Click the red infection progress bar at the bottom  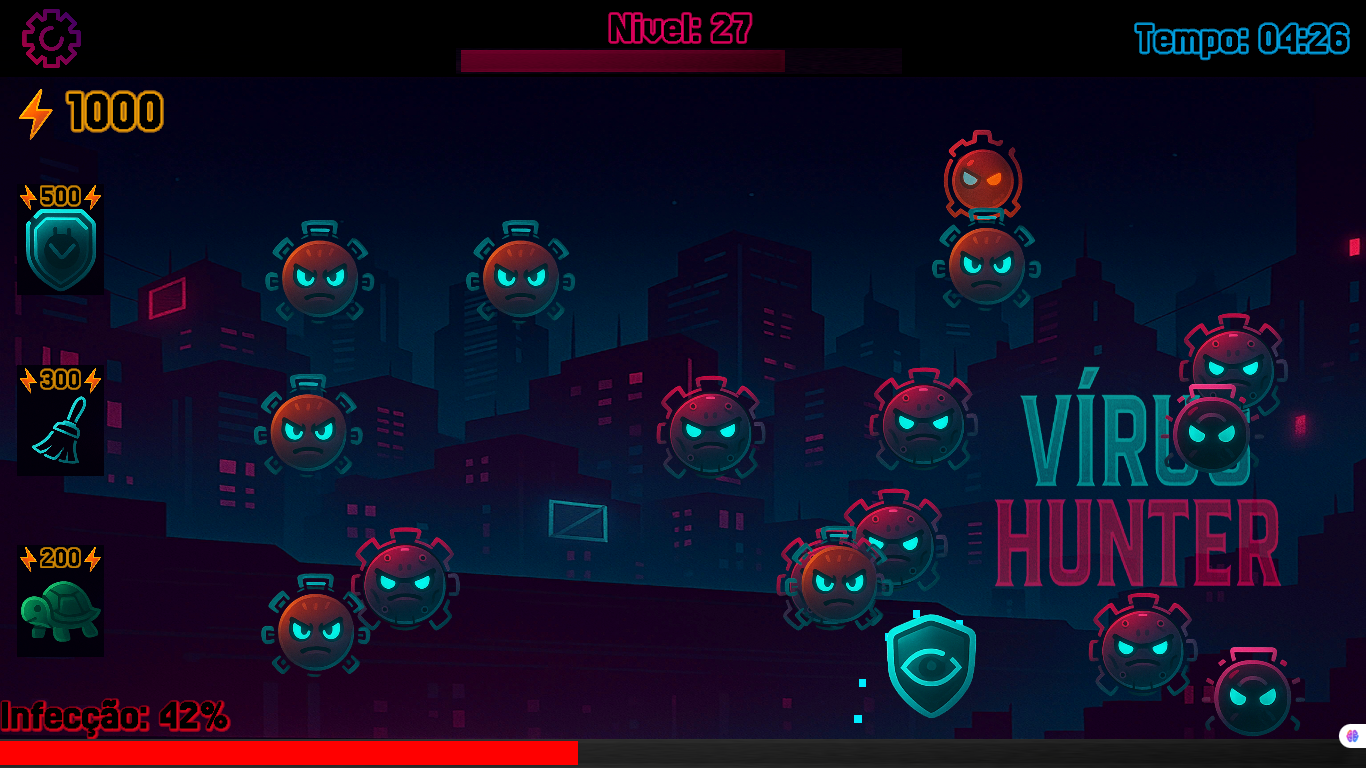click(290, 749)
